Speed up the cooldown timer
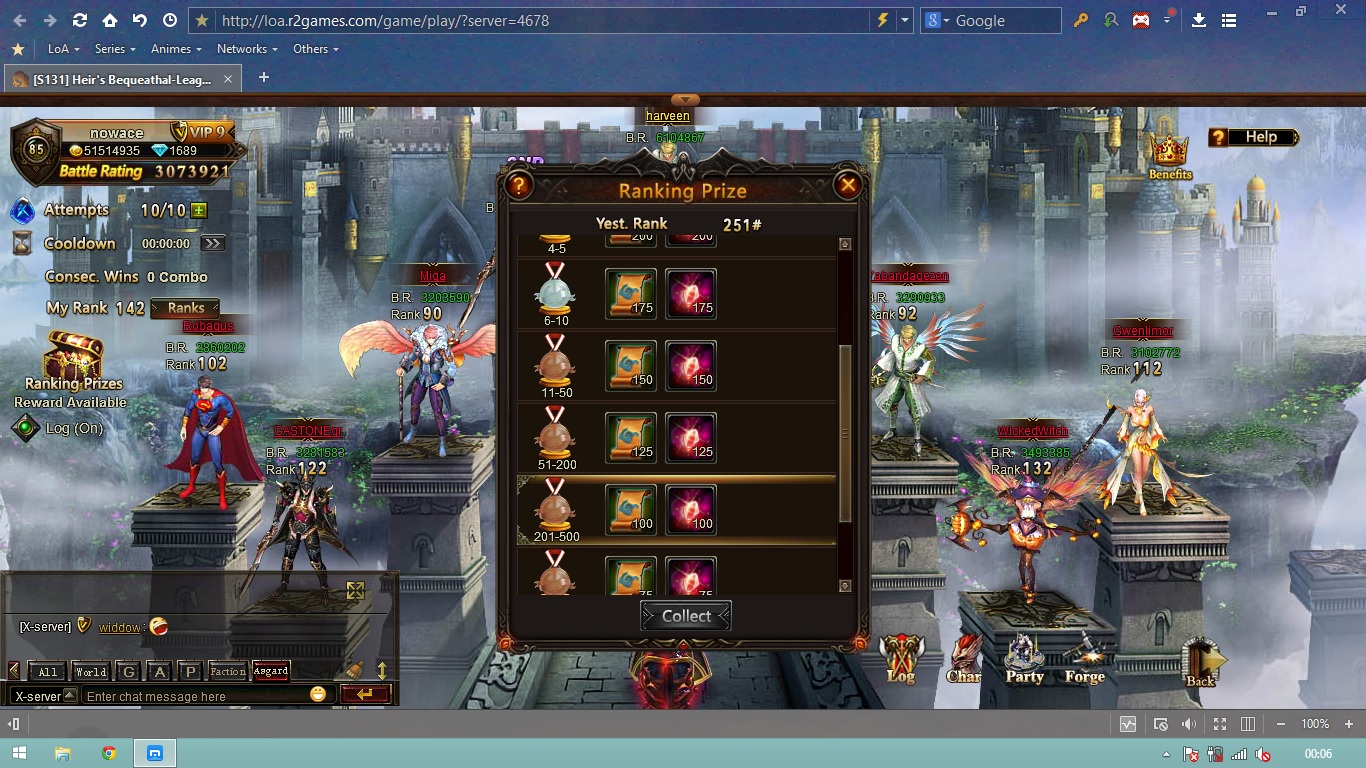Screen dimensions: 1366x768 212,243
